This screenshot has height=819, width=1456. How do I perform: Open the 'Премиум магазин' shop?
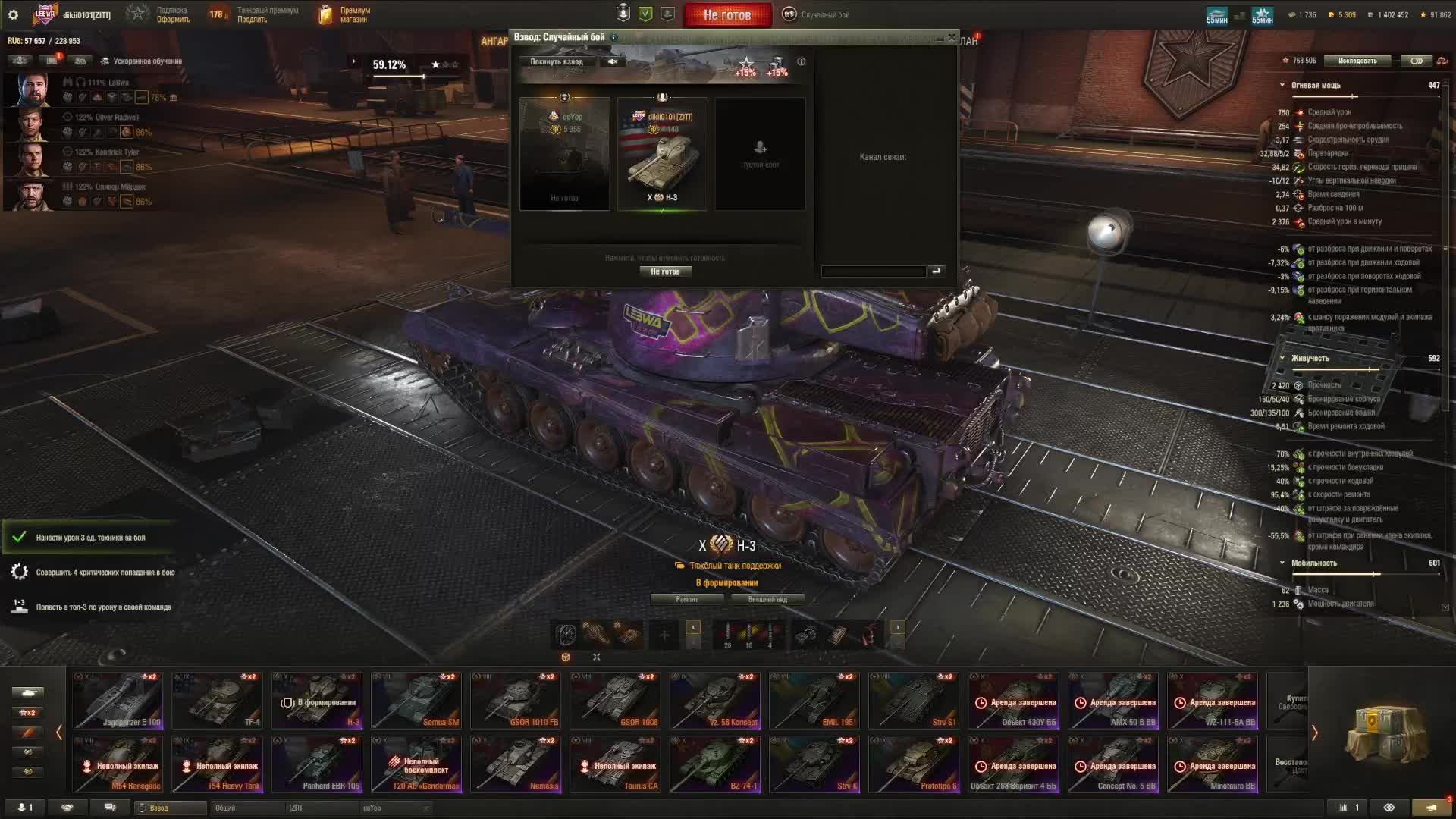[x=346, y=14]
